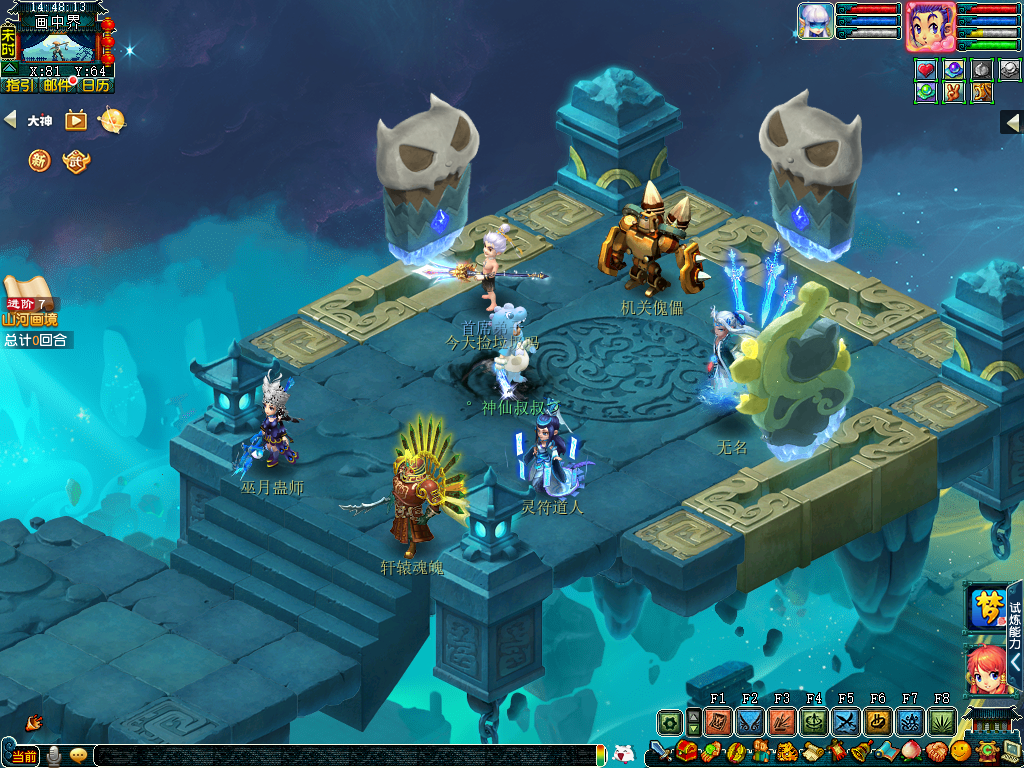The height and width of the screenshot is (768, 1024).
Task: Activate the F8 green leaf skill
Action: pos(942,722)
